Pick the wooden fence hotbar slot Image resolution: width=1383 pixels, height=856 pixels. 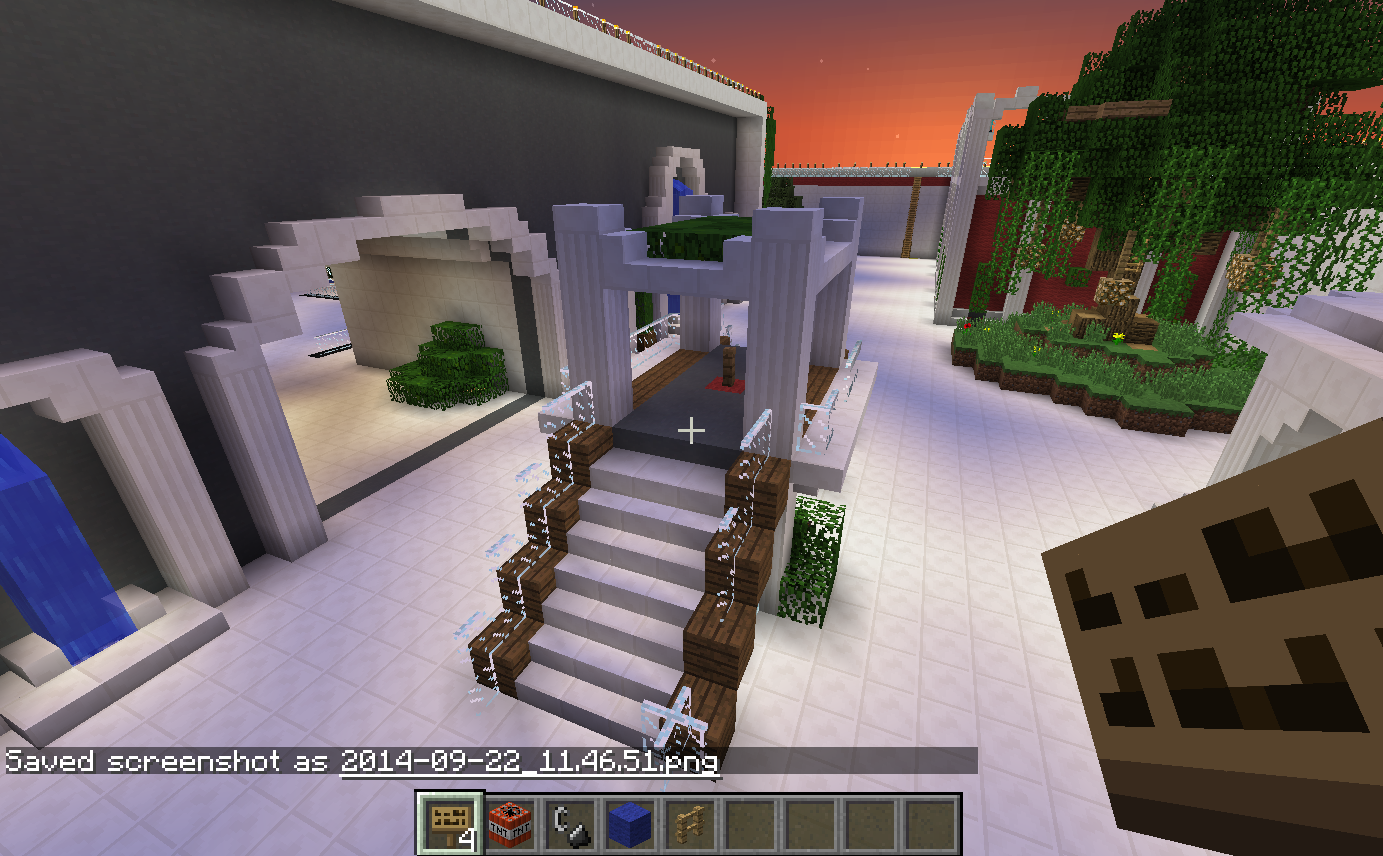point(688,824)
